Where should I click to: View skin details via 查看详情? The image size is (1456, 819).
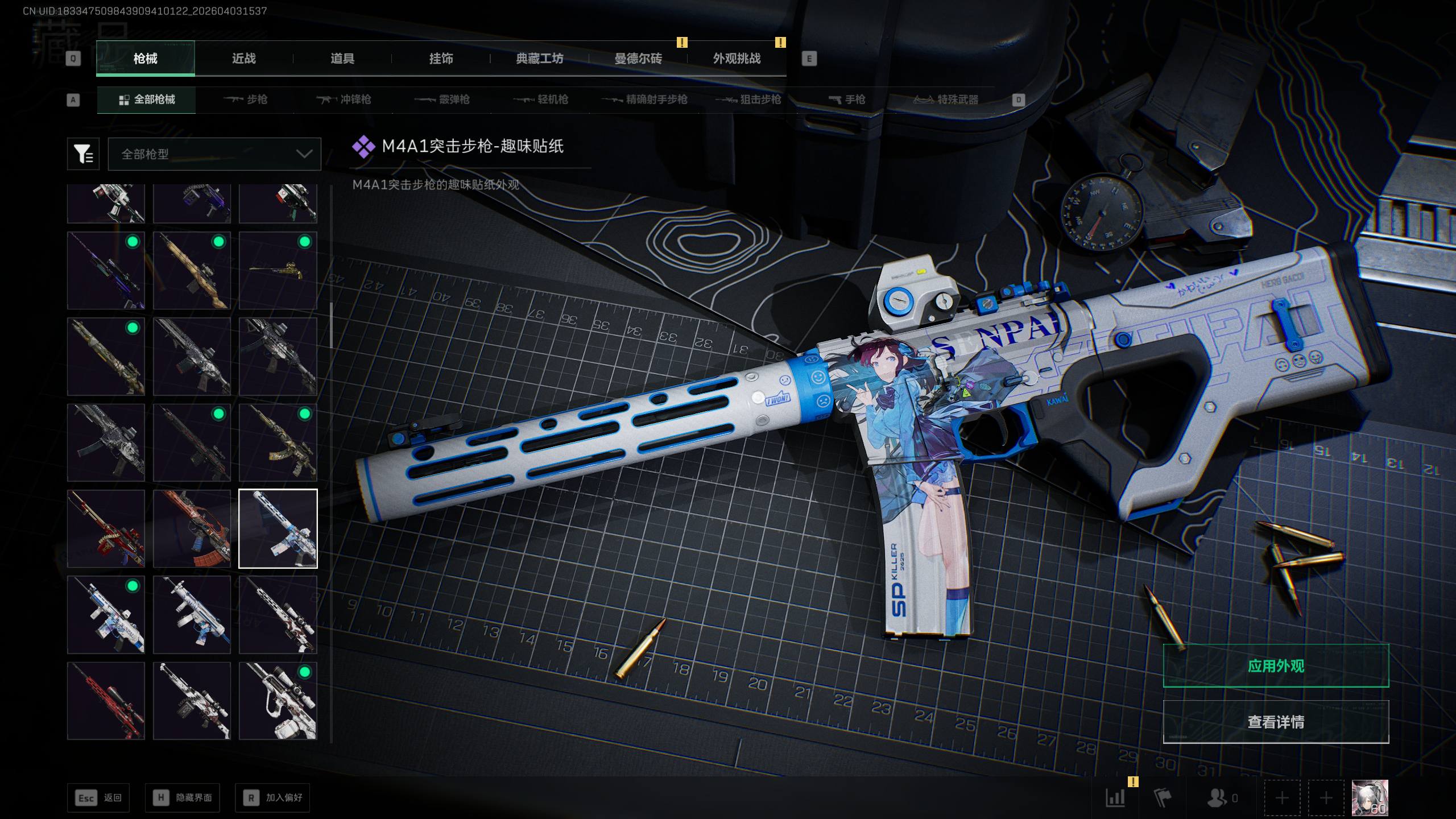1276,722
